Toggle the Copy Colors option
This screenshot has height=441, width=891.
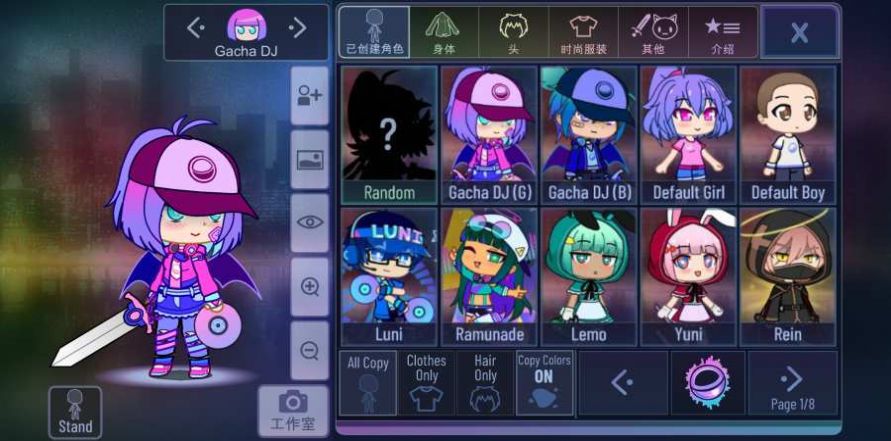pos(545,383)
